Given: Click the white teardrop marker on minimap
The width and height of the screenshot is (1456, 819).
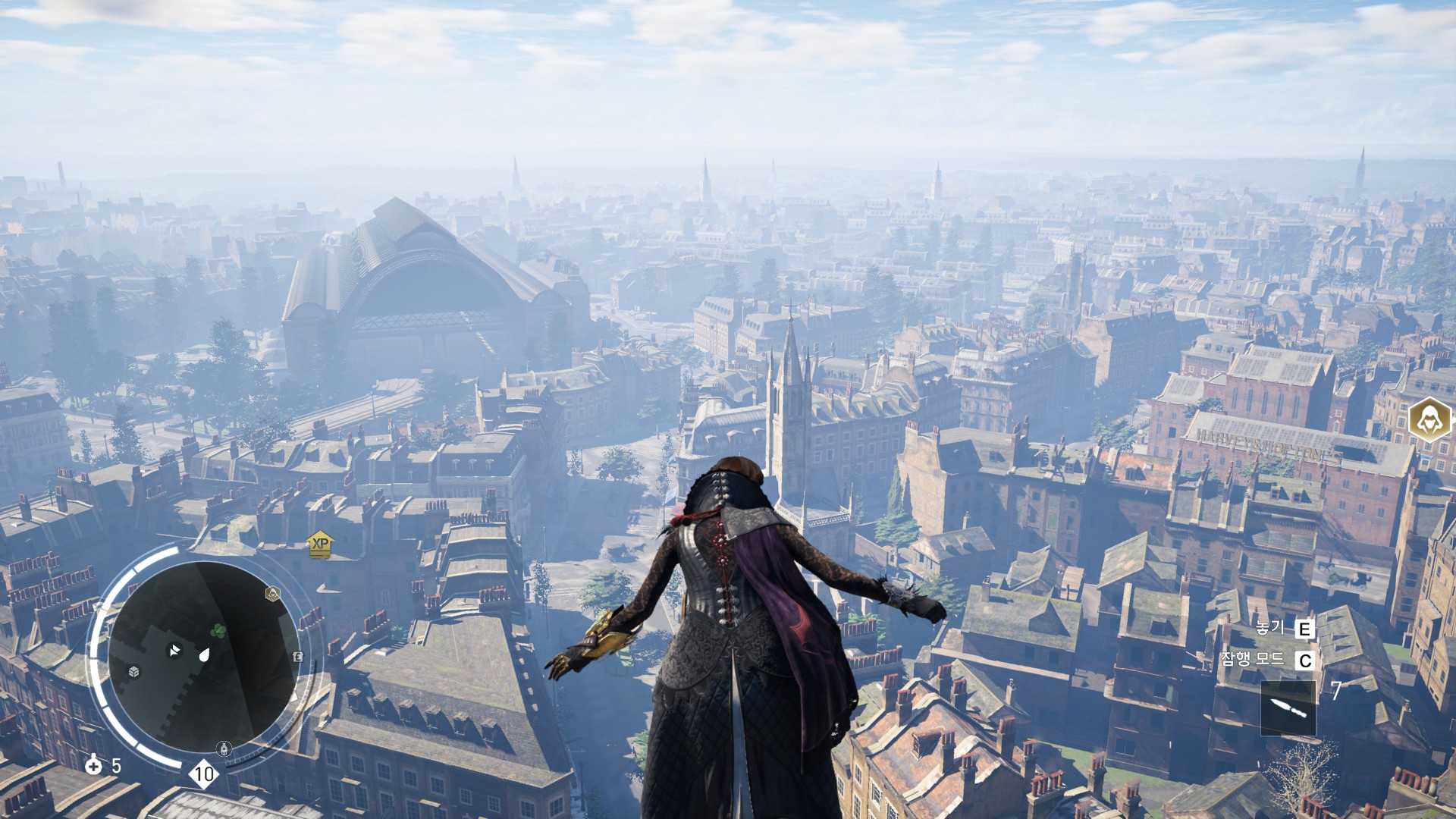Looking at the screenshot, I should pyautogui.click(x=204, y=655).
